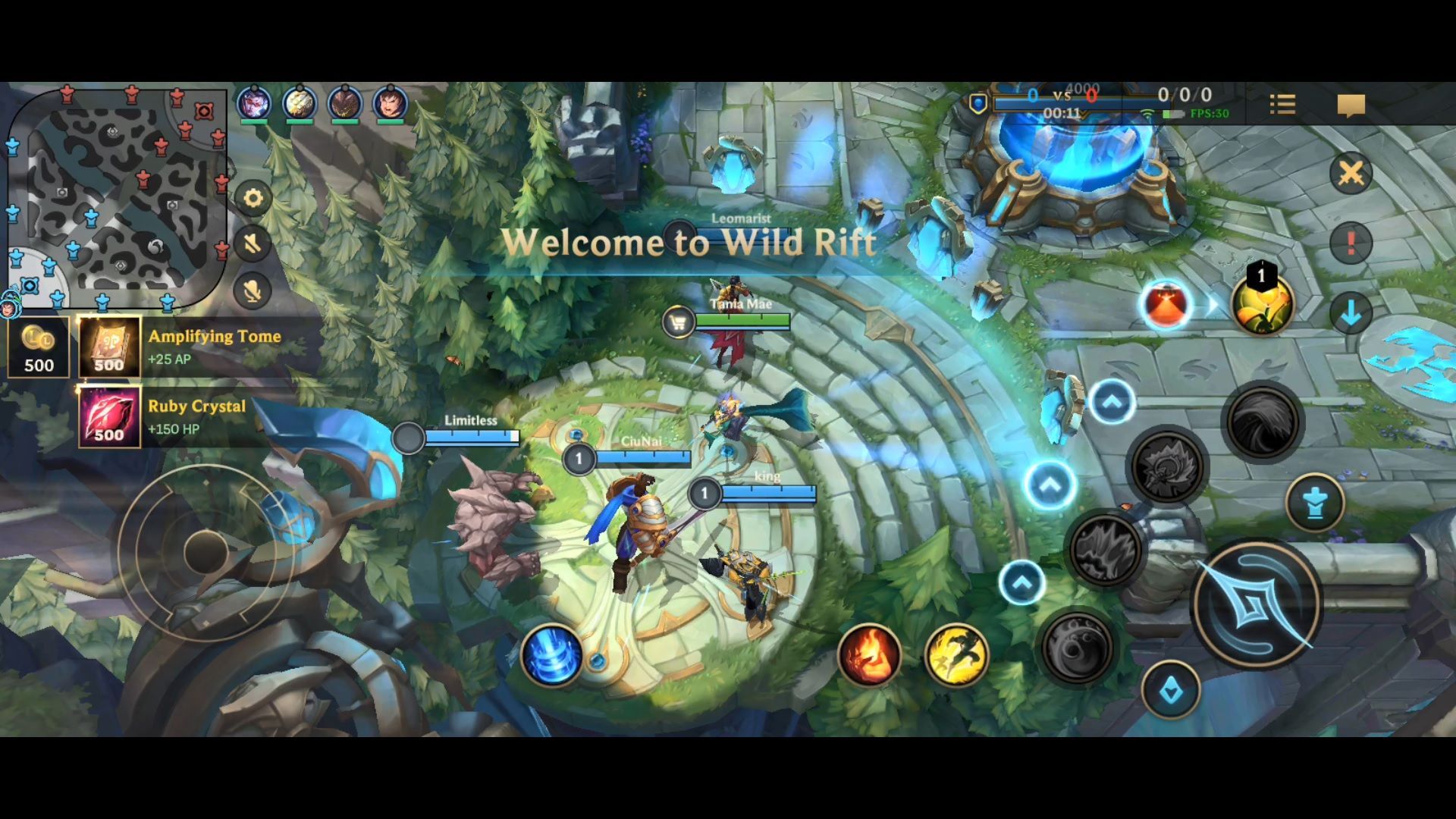Viewport: 1456px width, 819px height.
Task: Open the chat message panel
Action: (x=1351, y=105)
